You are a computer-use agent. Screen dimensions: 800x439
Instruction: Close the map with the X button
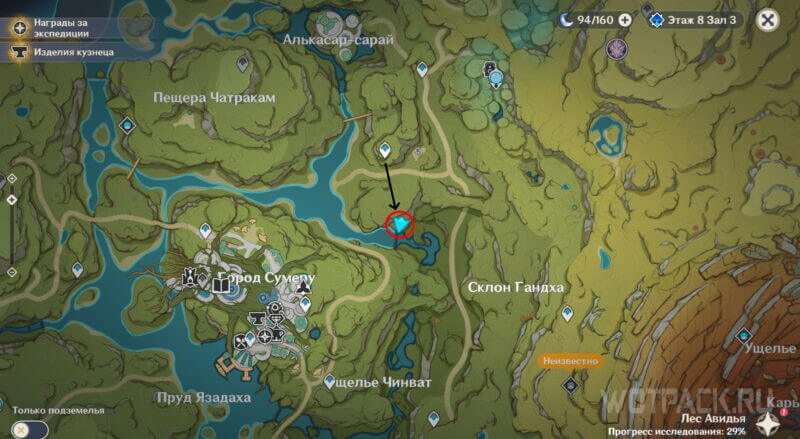767,19
